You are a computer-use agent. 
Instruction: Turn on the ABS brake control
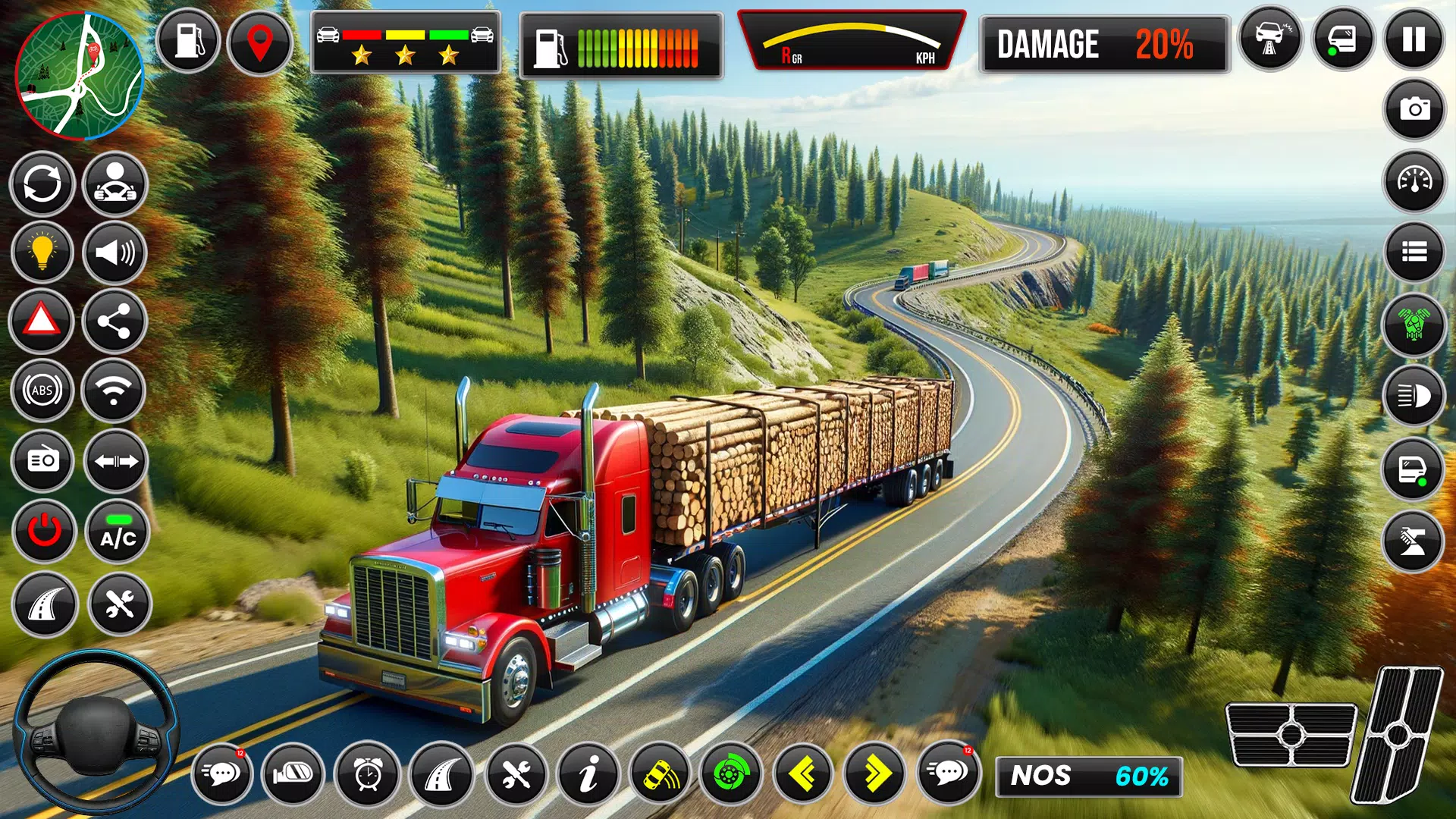[x=42, y=391]
